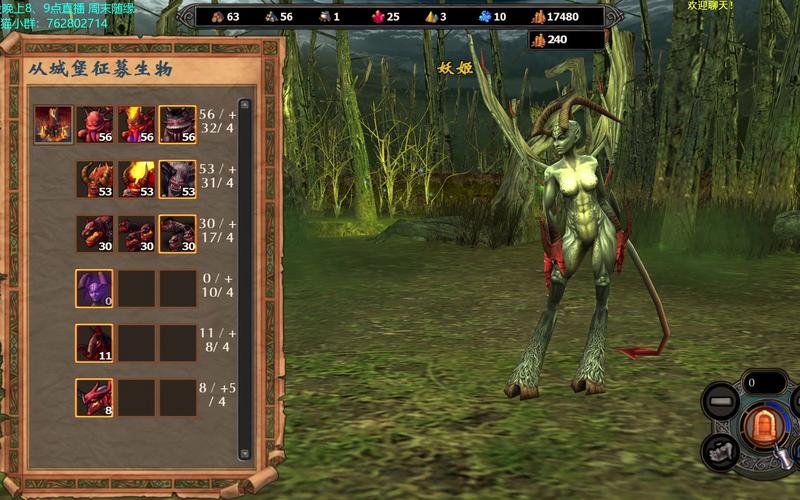Select the red horned devil portrait showing 8
This screenshot has height=500, width=800.
[x=94, y=397]
